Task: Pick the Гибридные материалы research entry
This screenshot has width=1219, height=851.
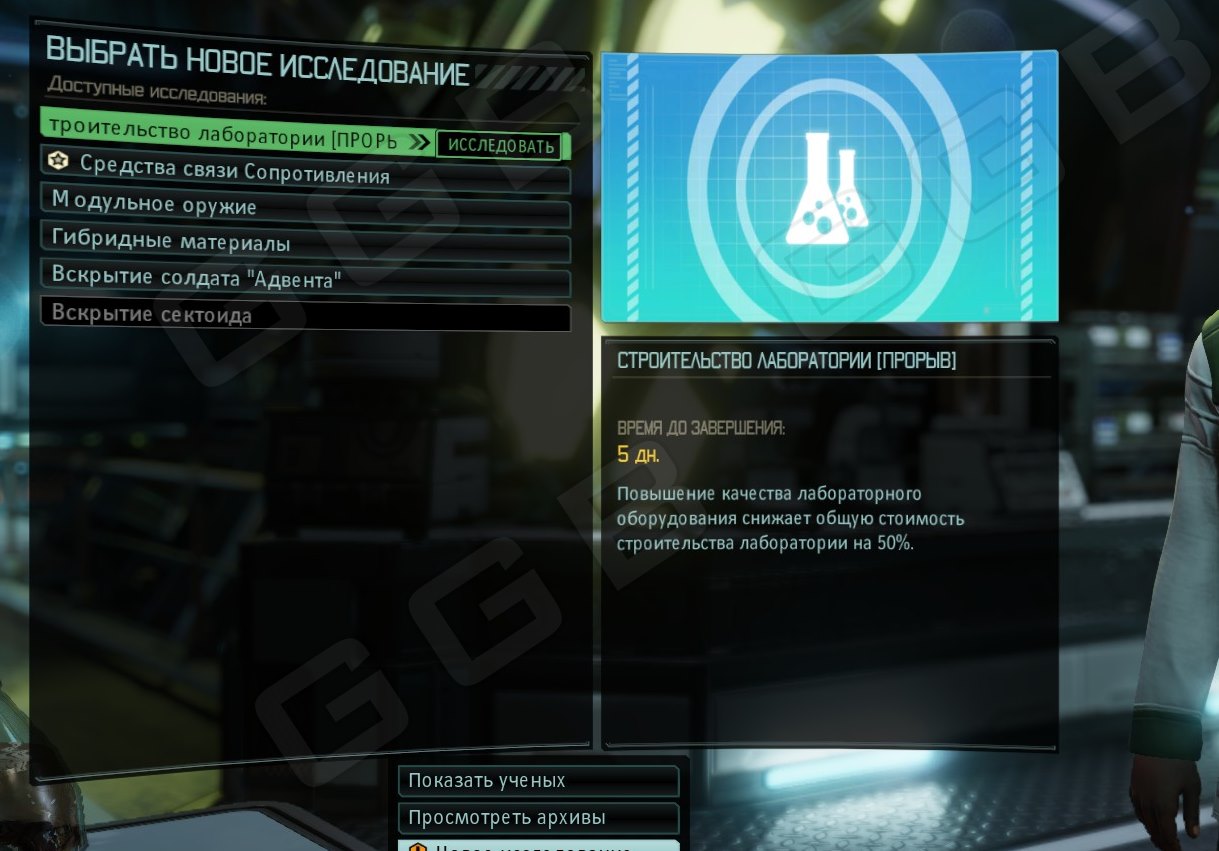Action: point(305,243)
